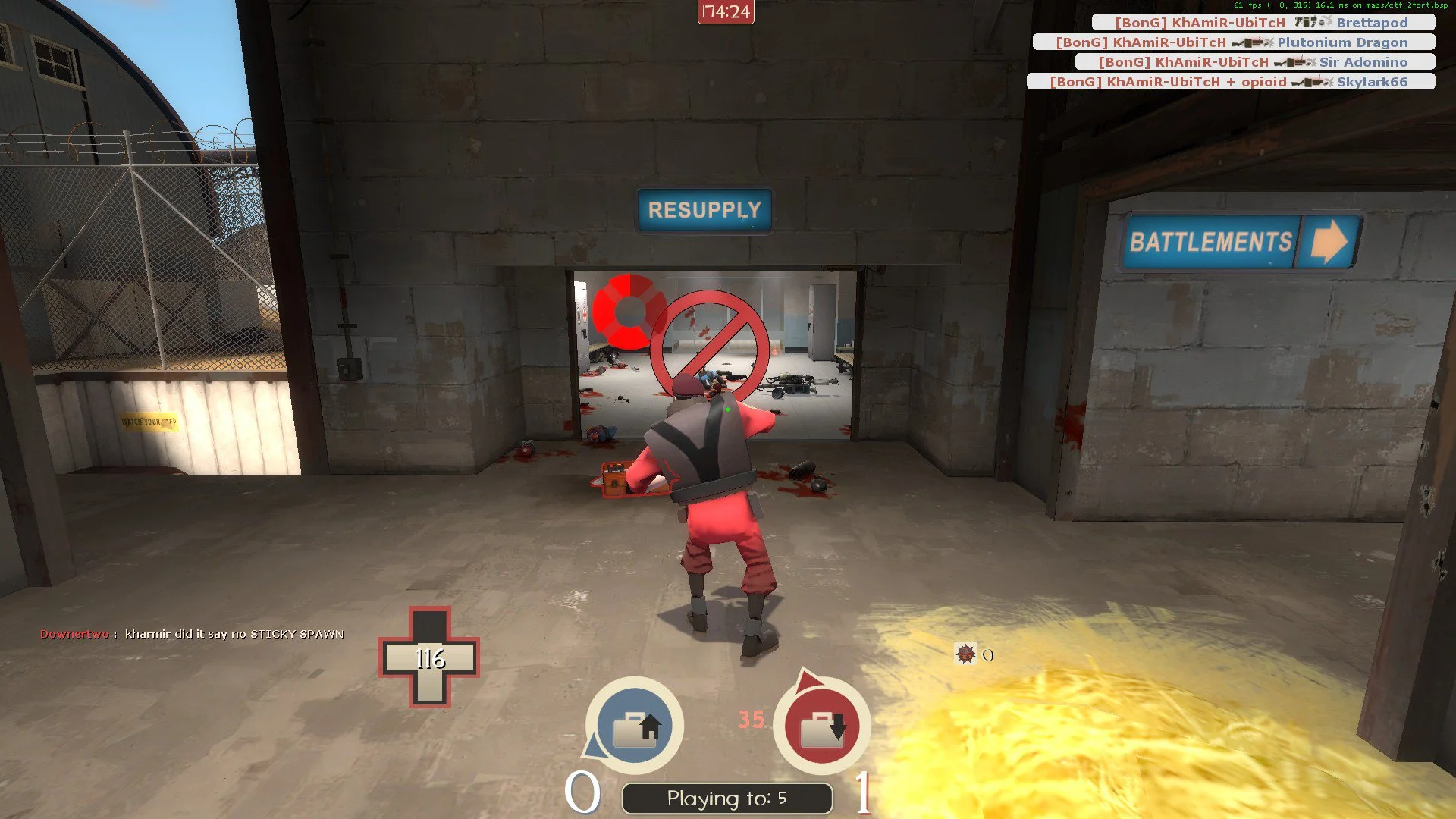Click the grenade launcher icon beside Plutonium Dragon
This screenshot has width=1456, height=819.
(x=1251, y=42)
